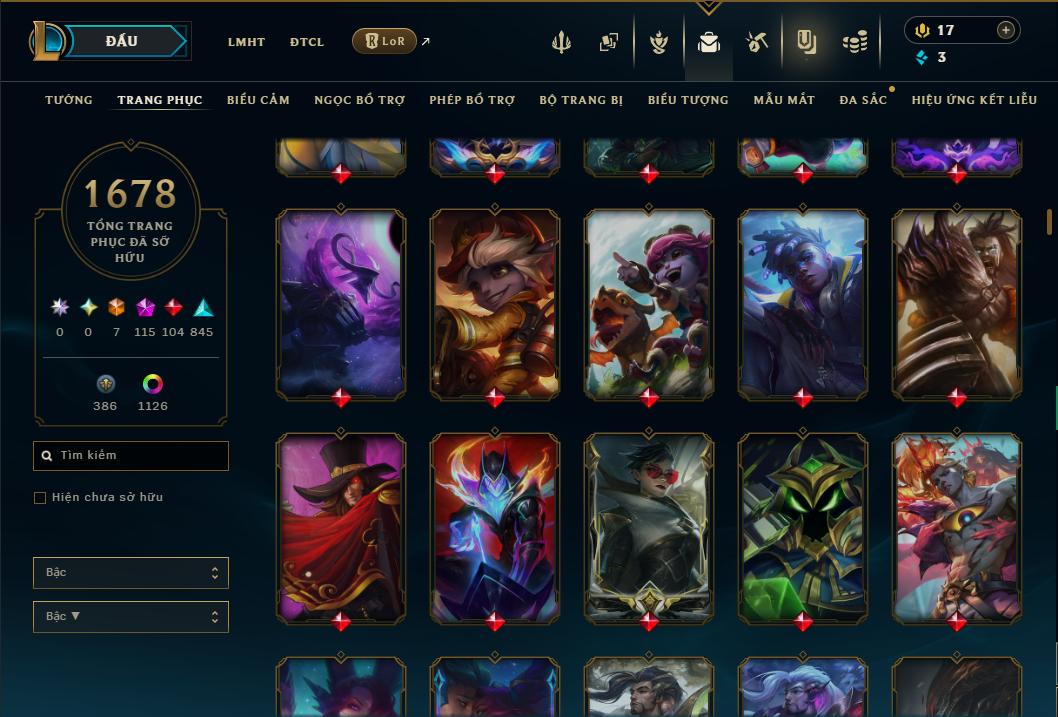Image resolution: width=1058 pixels, height=717 pixels.
Task: Switch to the LMHT game mode link
Action: tap(246, 42)
